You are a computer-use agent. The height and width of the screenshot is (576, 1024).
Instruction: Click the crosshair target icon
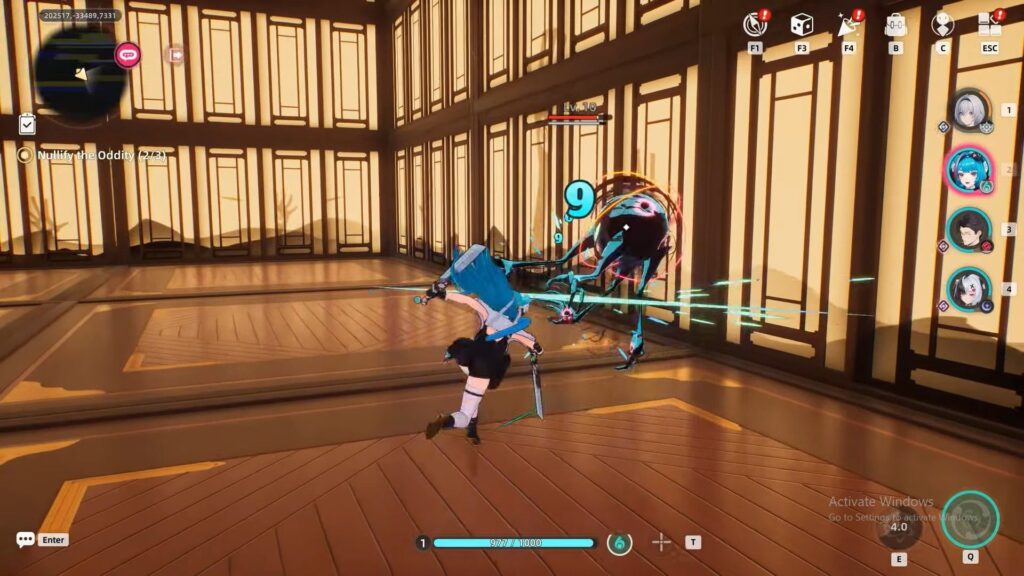tap(661, 542)
